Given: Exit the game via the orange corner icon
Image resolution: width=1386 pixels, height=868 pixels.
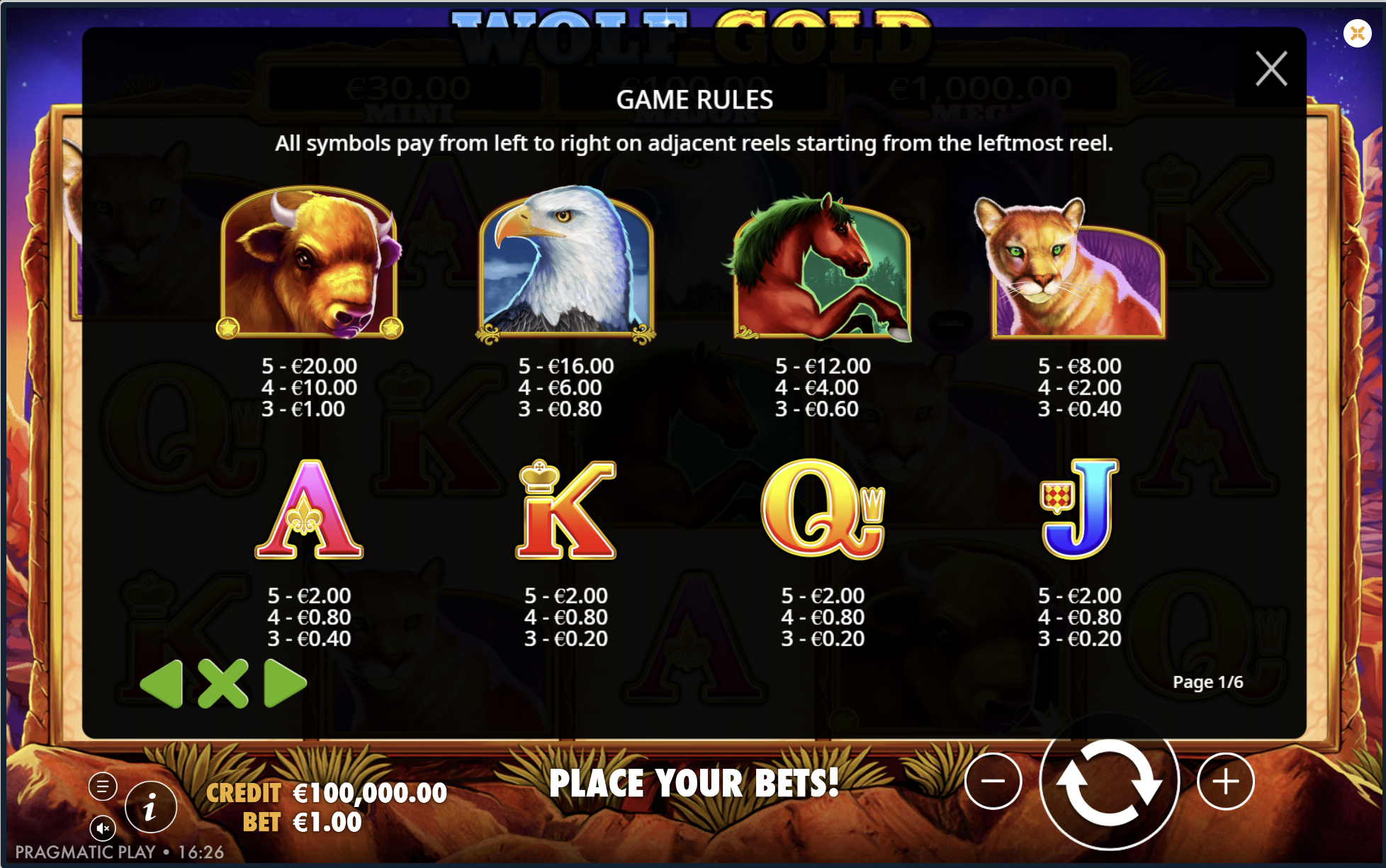Looking at the screenshot, I should click(1358, 32).
